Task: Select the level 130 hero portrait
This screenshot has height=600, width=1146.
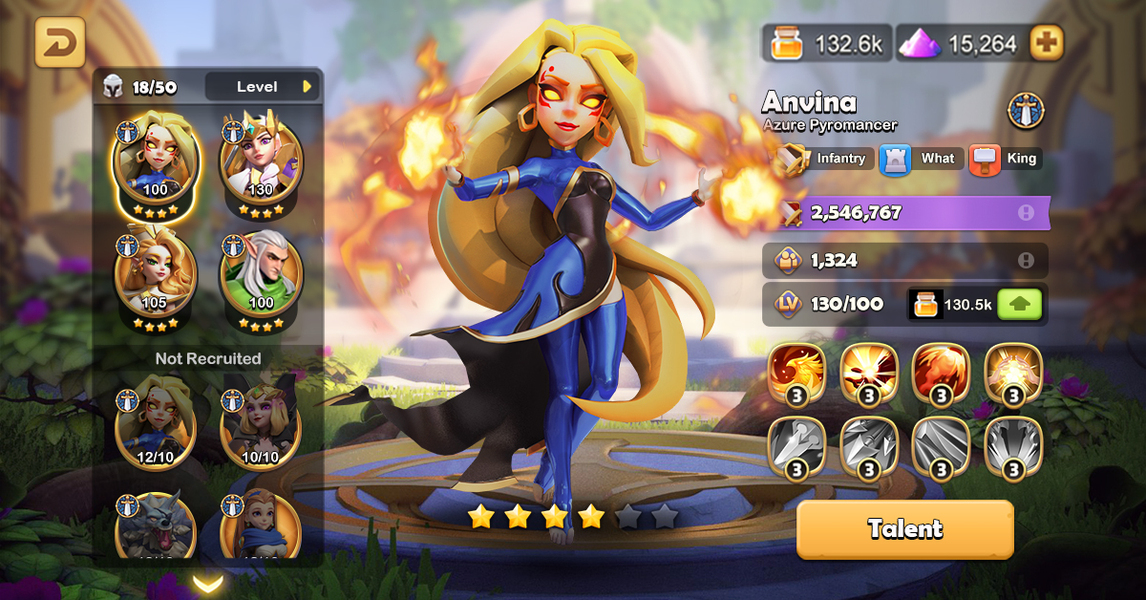Action: tap(260, 160)
